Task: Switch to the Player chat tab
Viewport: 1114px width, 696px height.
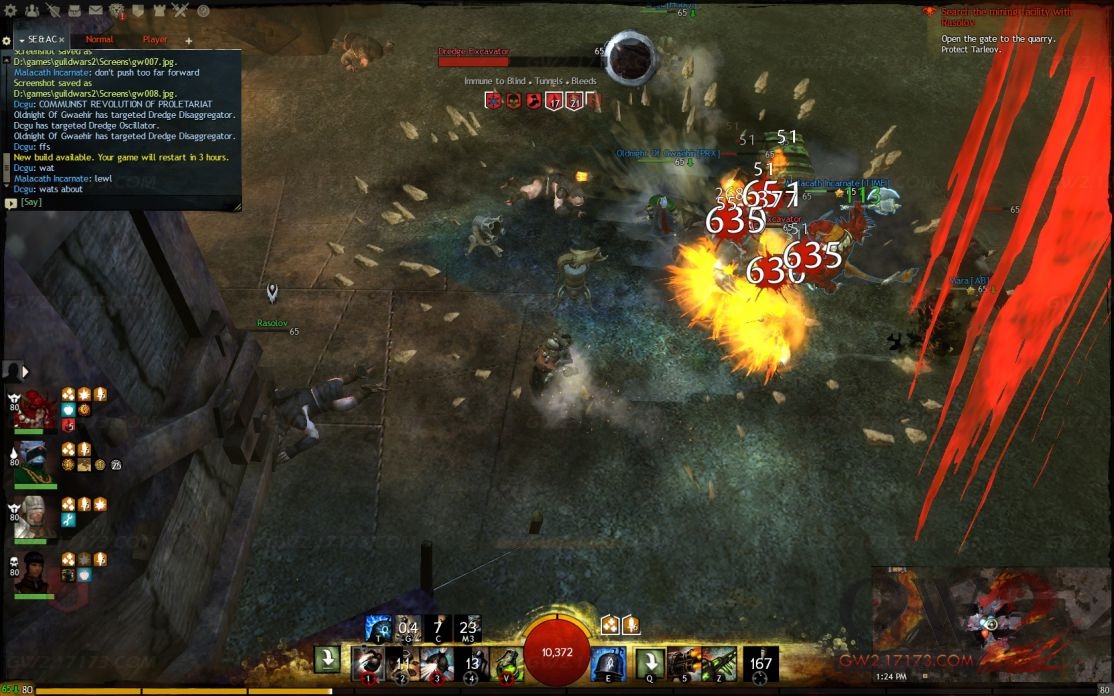Action: tap(155, 40)
